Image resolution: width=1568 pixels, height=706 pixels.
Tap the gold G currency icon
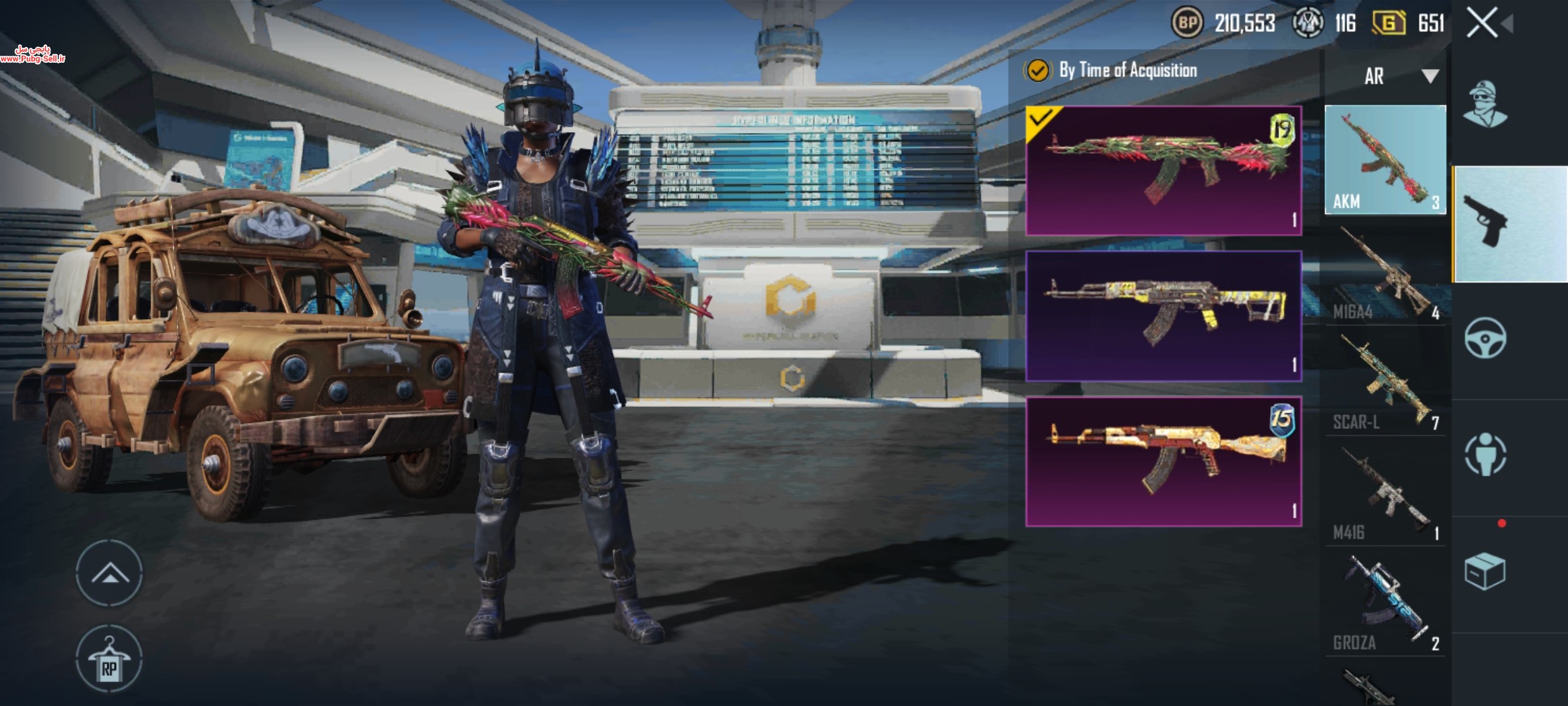pyautogui.click(x=1388, y=24)
